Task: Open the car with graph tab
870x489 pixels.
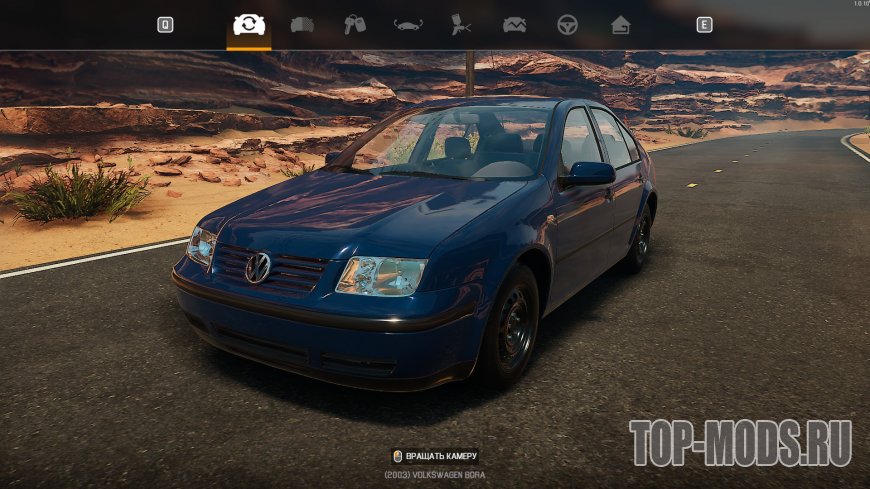Action: point(514,25)
